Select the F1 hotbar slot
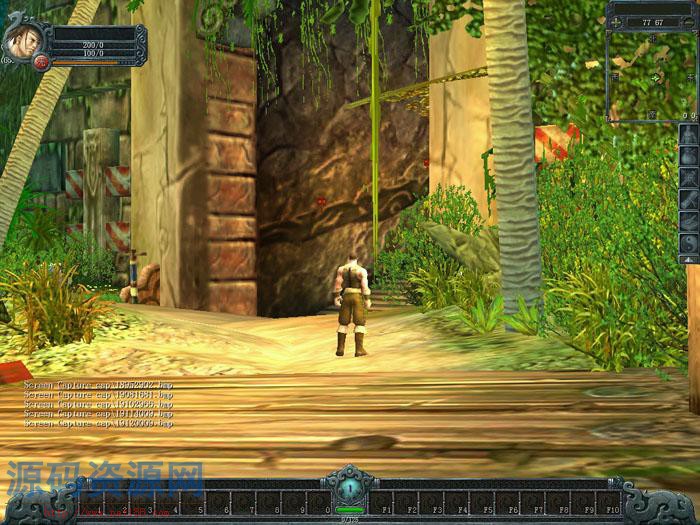 (x=380, y=502)
